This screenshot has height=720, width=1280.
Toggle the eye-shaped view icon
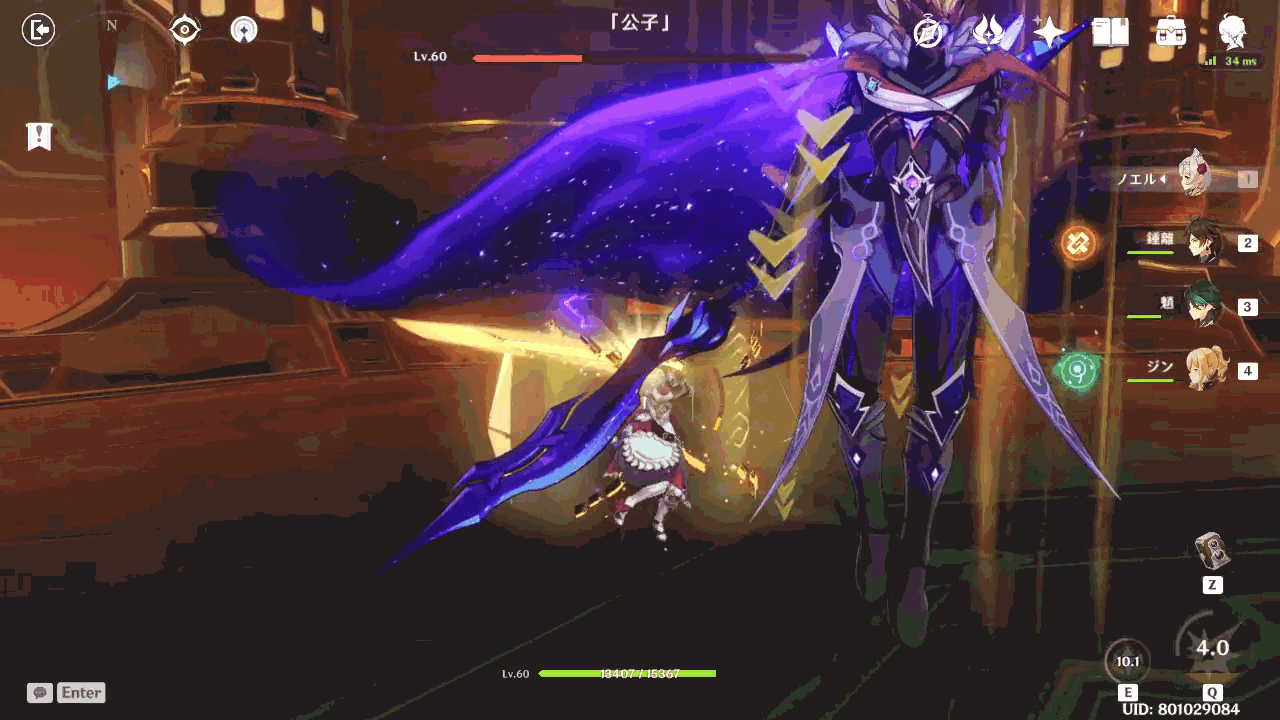pyautogui.click(x=185, y=30)
